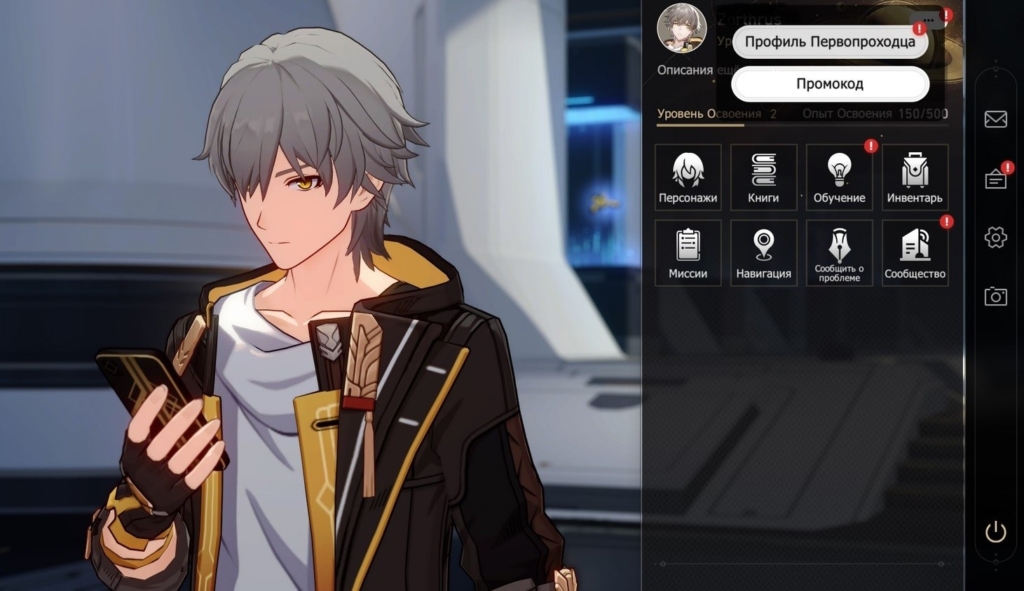
Task: Go to Обучение tutorials
Action: click(x=839, y=177)
